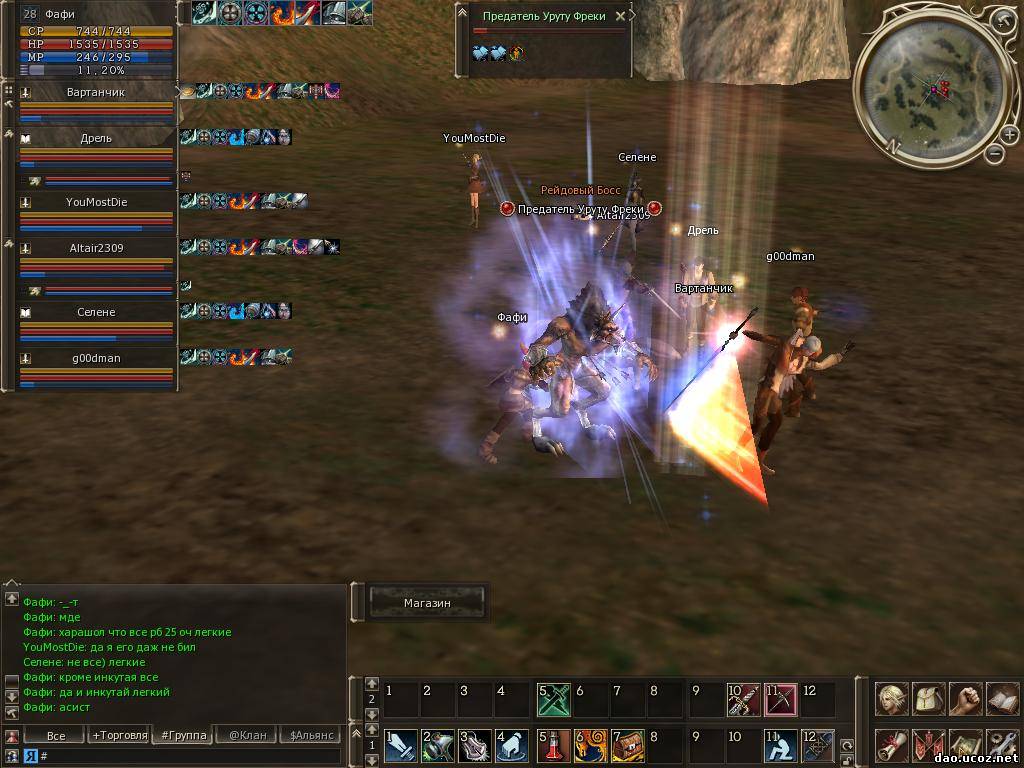Select party member YouMostDie
1024x768 pixels.
coord(97,202)
